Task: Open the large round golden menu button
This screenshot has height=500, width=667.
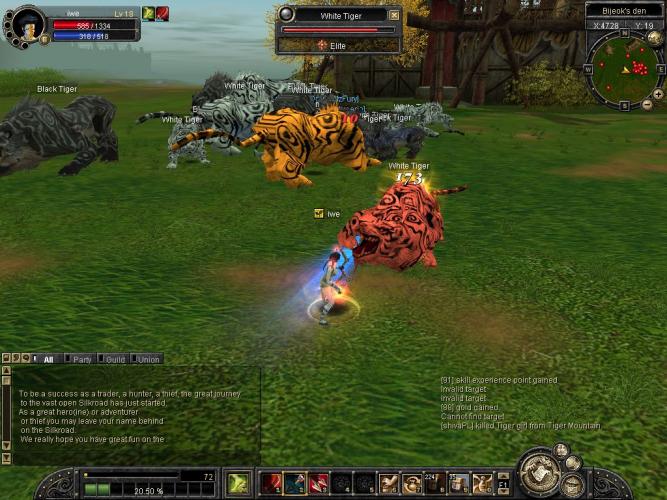Action: point(538,471)
